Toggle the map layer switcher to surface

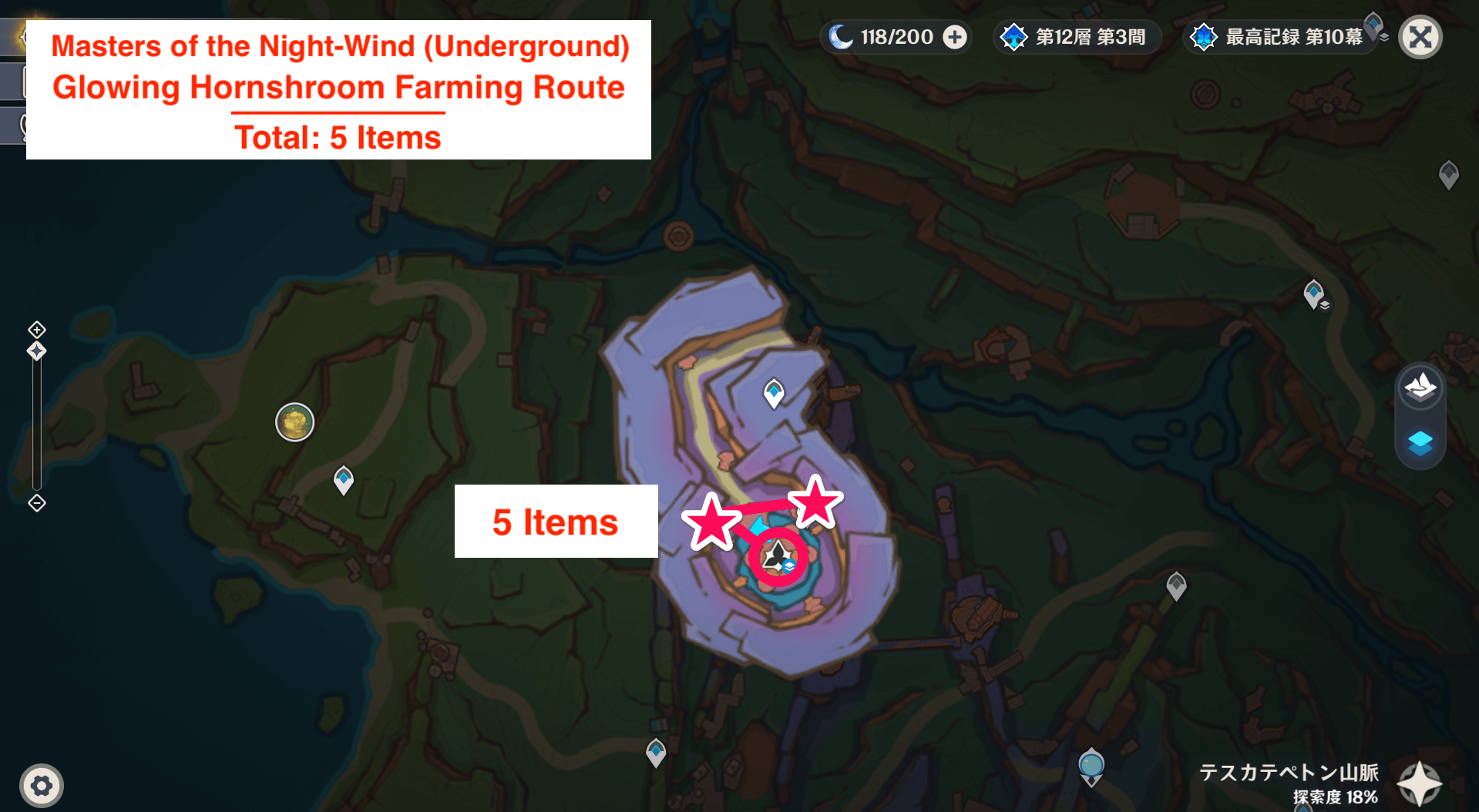click(x=1420, y=388)
